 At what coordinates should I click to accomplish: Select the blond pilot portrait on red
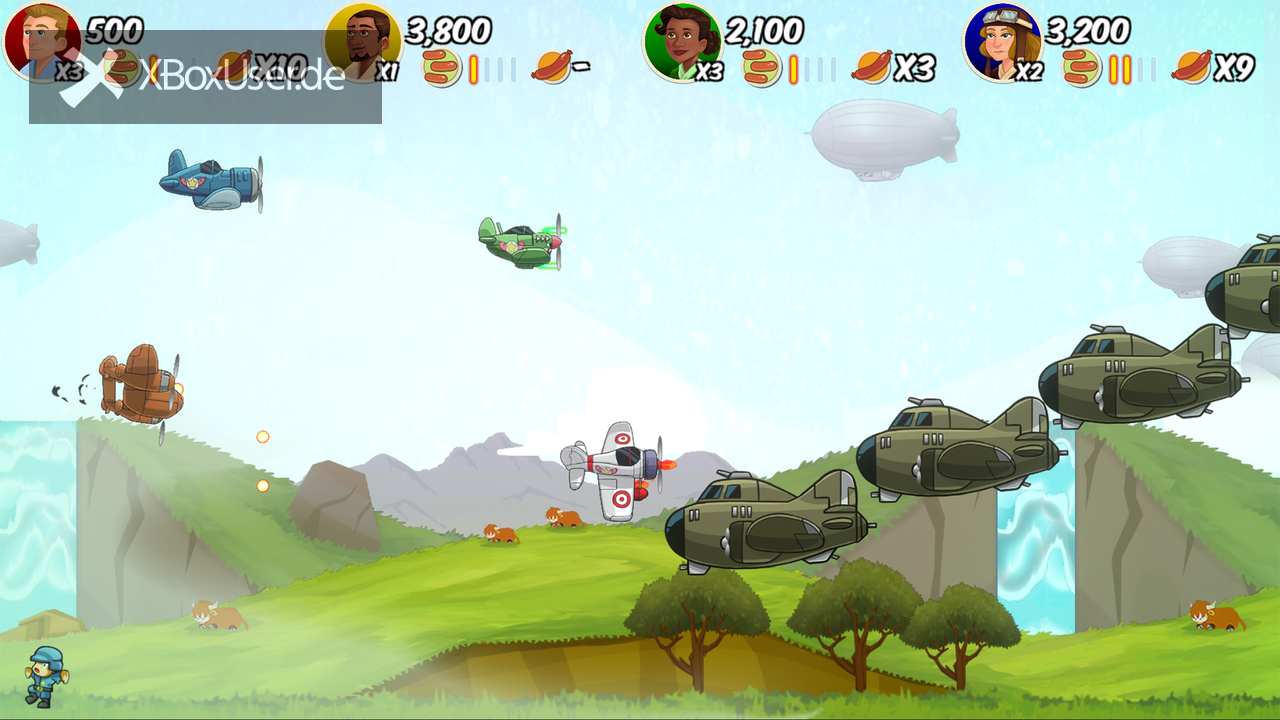tap(42, 42)
